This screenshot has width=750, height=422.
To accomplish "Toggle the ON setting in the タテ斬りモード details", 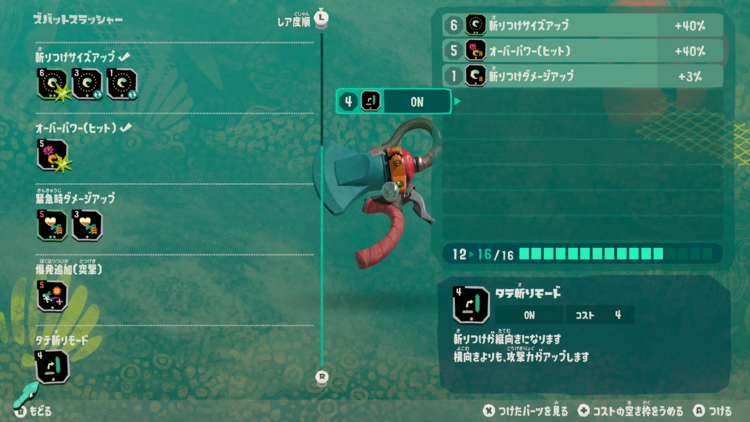I will coord(529,315).
